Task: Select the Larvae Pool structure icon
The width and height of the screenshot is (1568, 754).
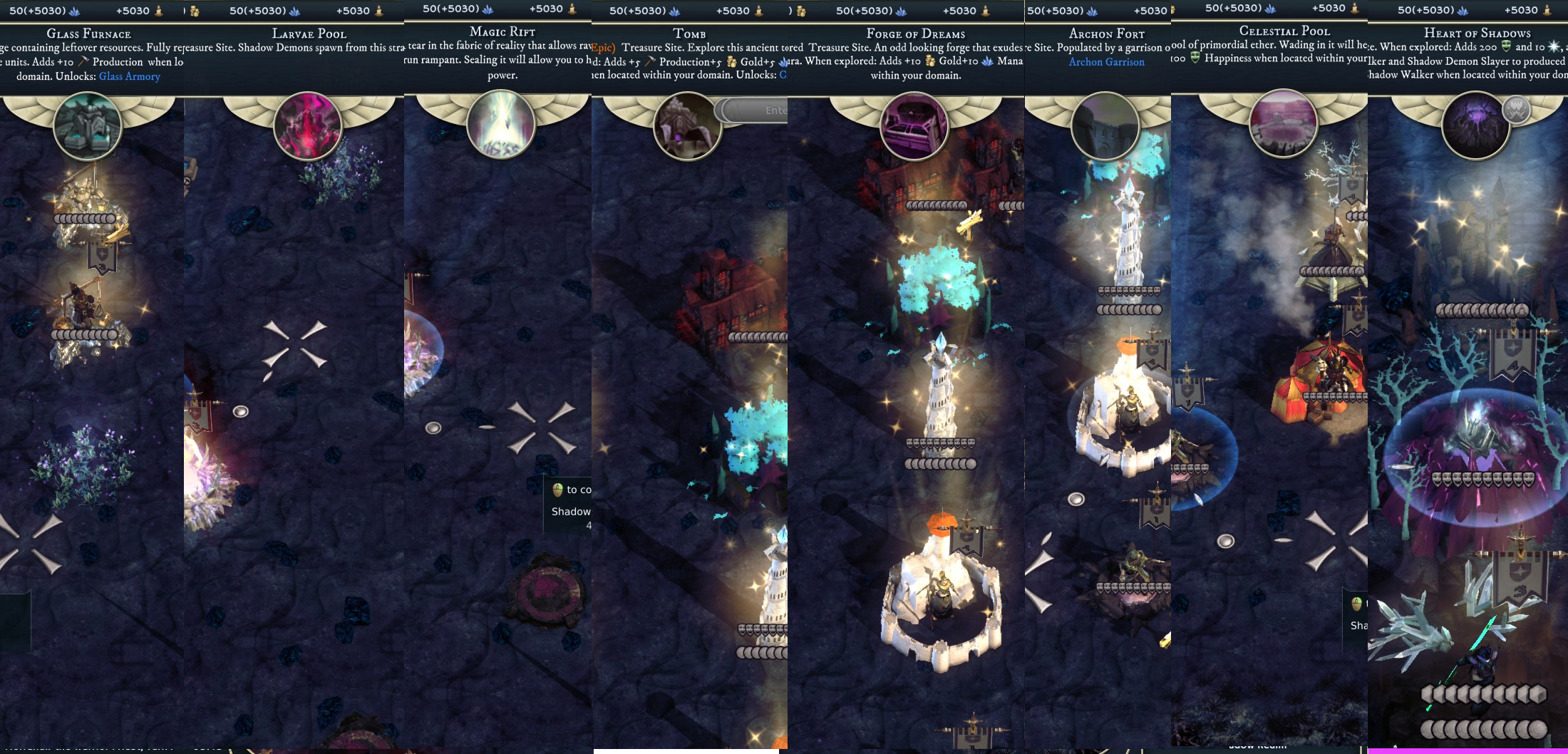Action: click(x=308, y=126)
